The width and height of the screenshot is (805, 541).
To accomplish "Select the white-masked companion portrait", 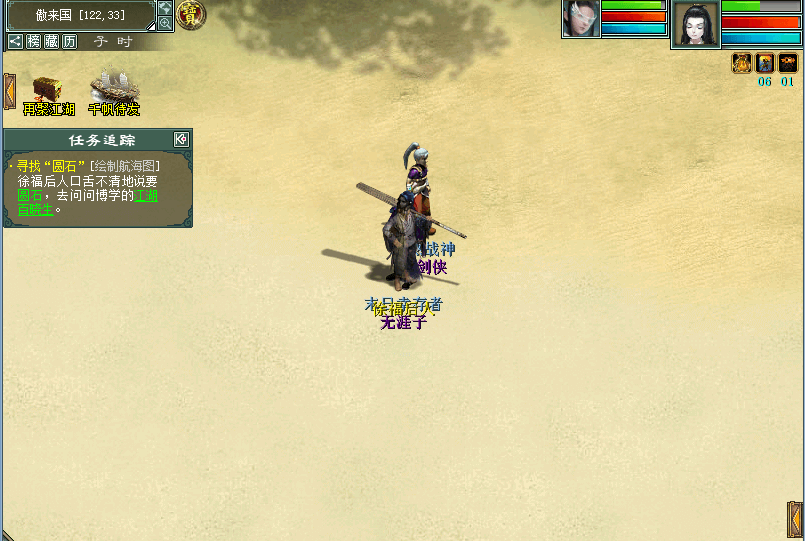I will click(x=580, y=18).
